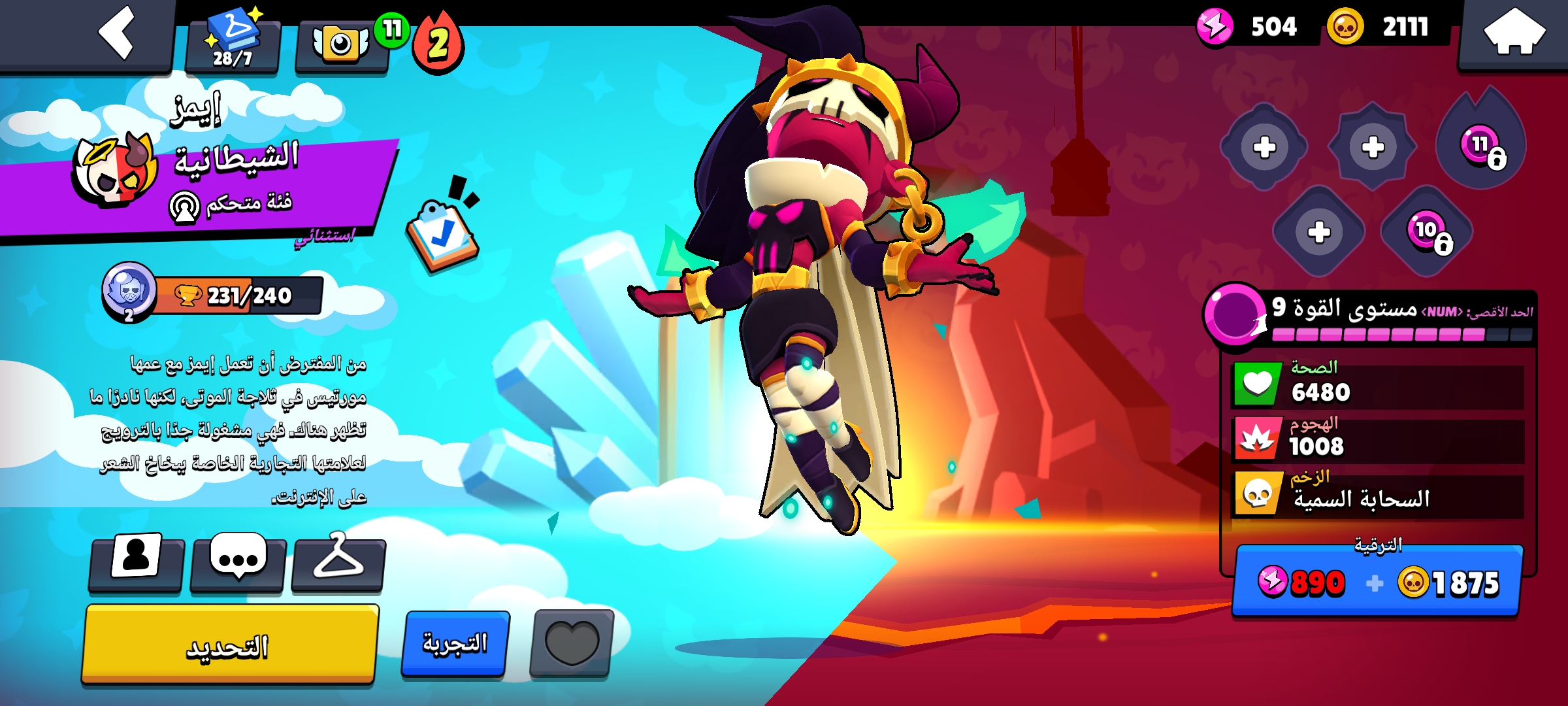Screen dimensions: 1568x706
Task: Show the super ability السحابة السمية info
Action: pyautogui.click(x=1377, y=497)
